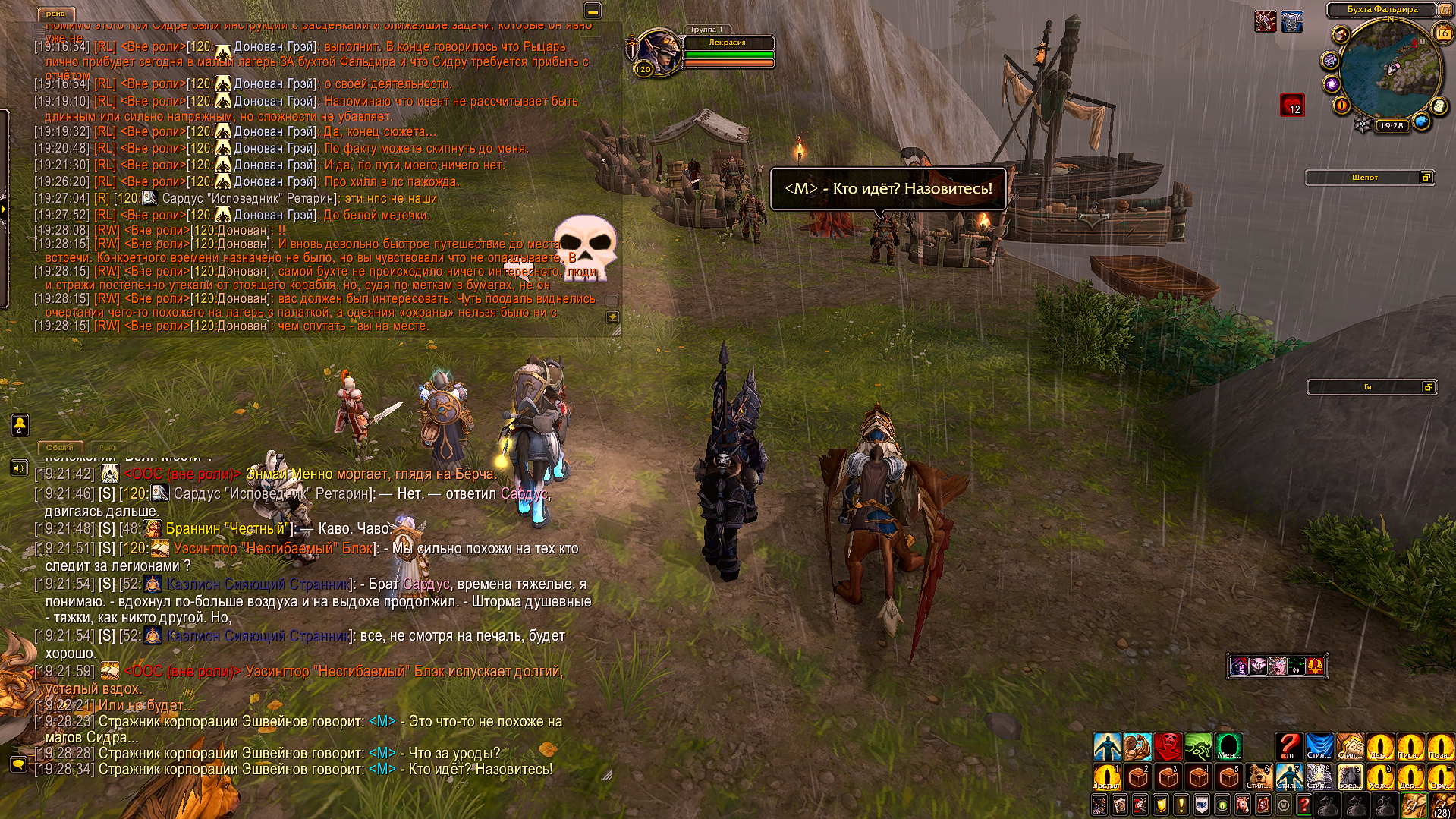Click the fiery eye minimap button
1456x819 pixels.
pyautogui.click(x=1341, y=106)
